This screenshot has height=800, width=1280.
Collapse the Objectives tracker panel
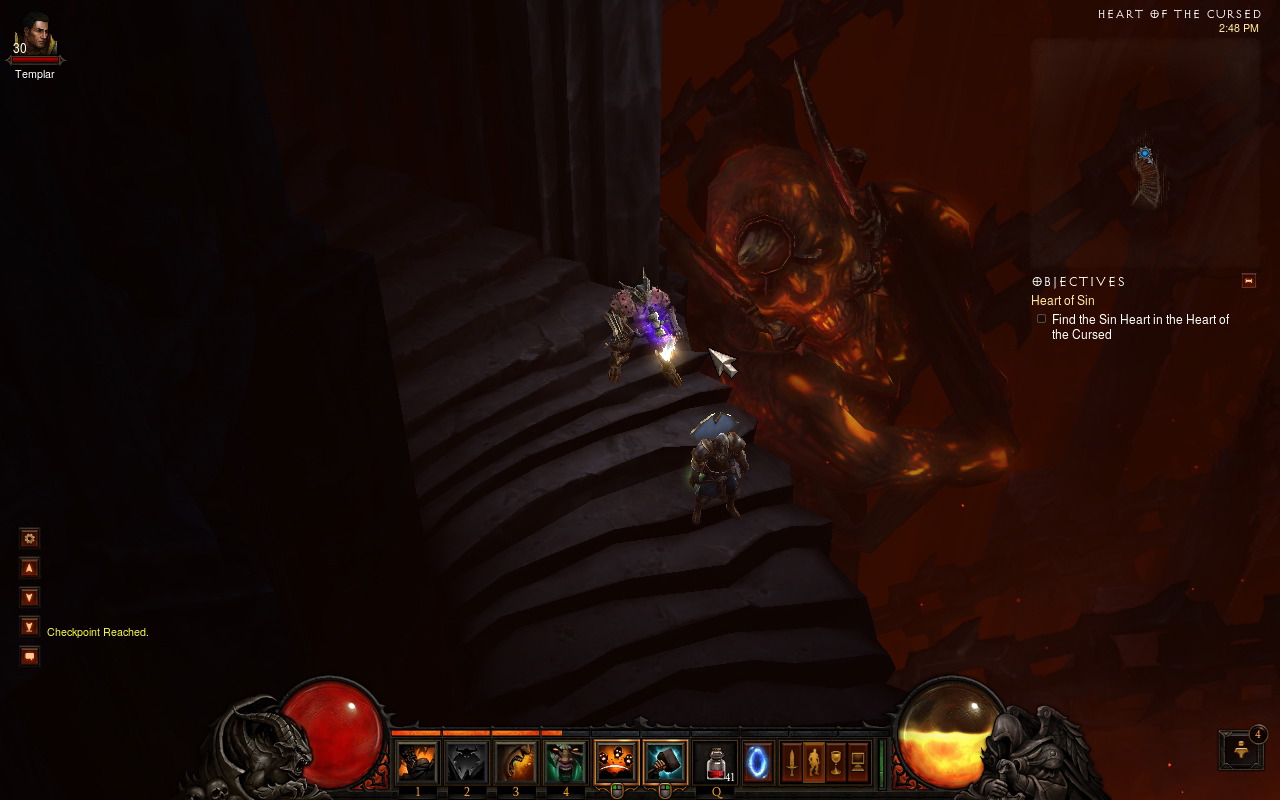click(1248, 281)
